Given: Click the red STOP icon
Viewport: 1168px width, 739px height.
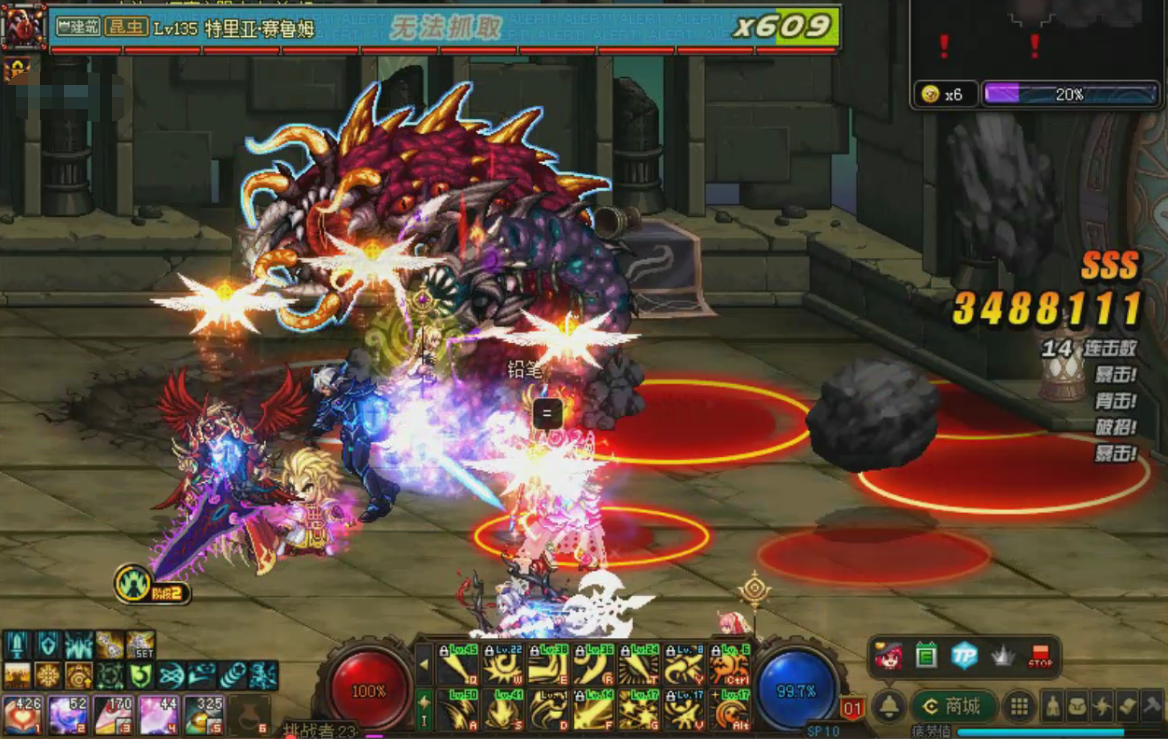Looking at the screenshot, I should (1040, 657).
